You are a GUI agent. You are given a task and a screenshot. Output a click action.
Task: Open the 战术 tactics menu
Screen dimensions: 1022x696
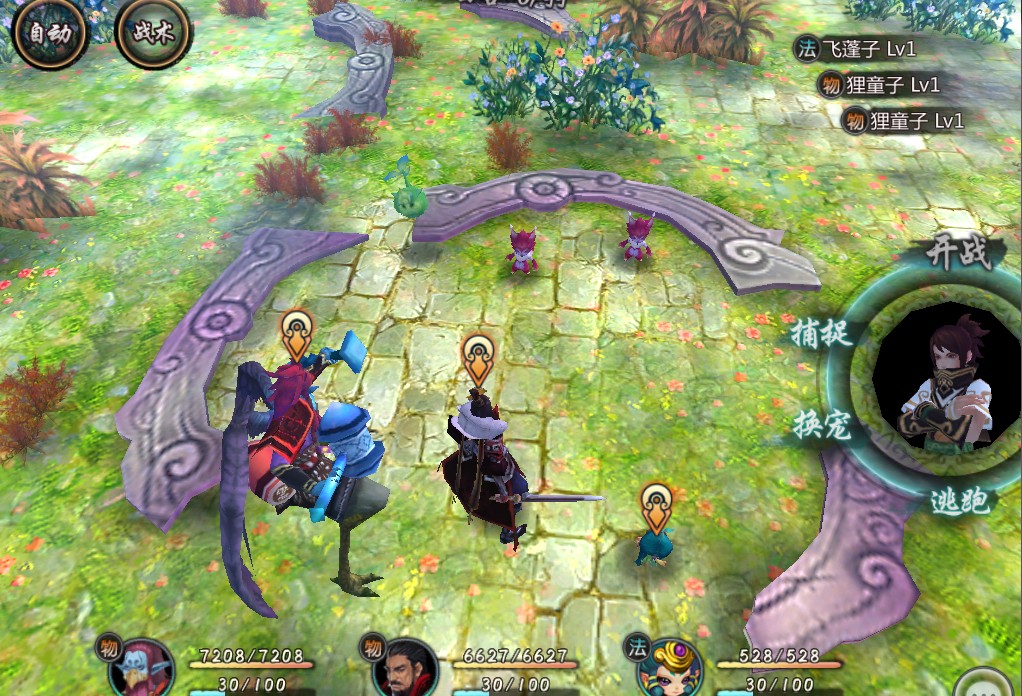click(153, 32)
